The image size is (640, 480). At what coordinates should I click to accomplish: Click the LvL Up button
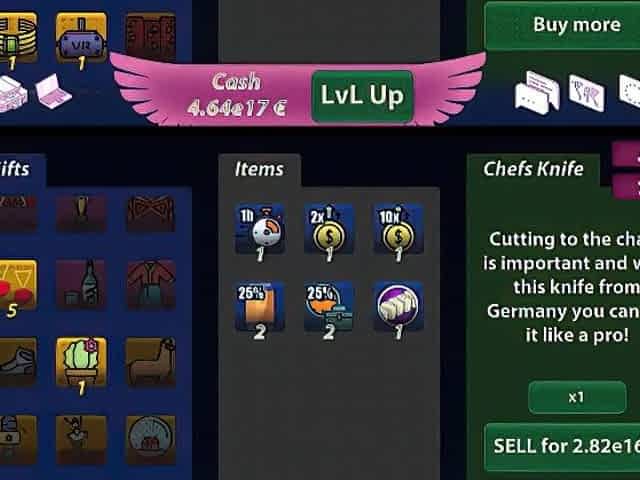tap(362, 96)
